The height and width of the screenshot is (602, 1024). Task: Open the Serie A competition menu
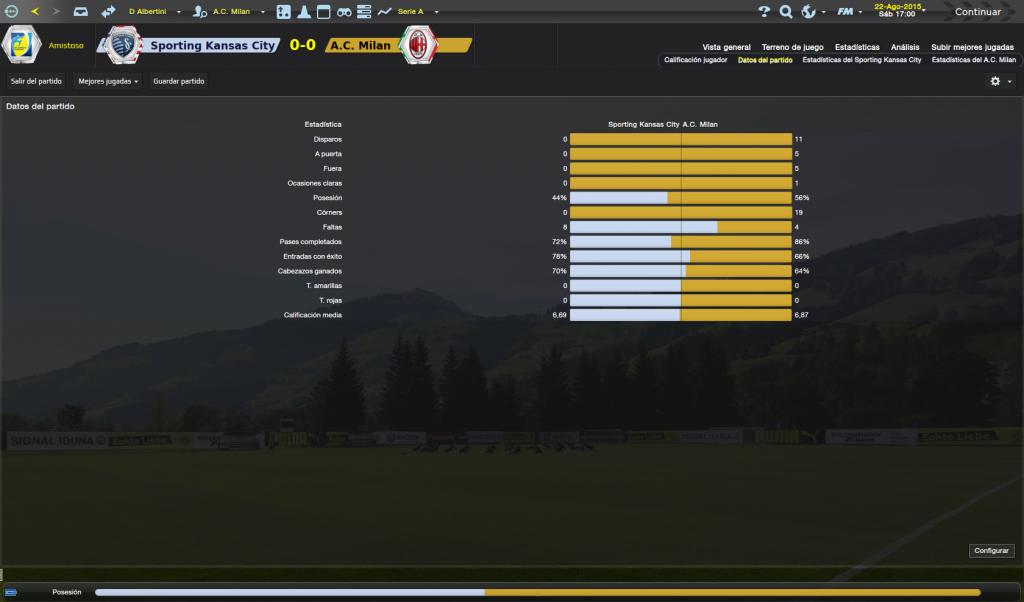[x=408, y=12]
